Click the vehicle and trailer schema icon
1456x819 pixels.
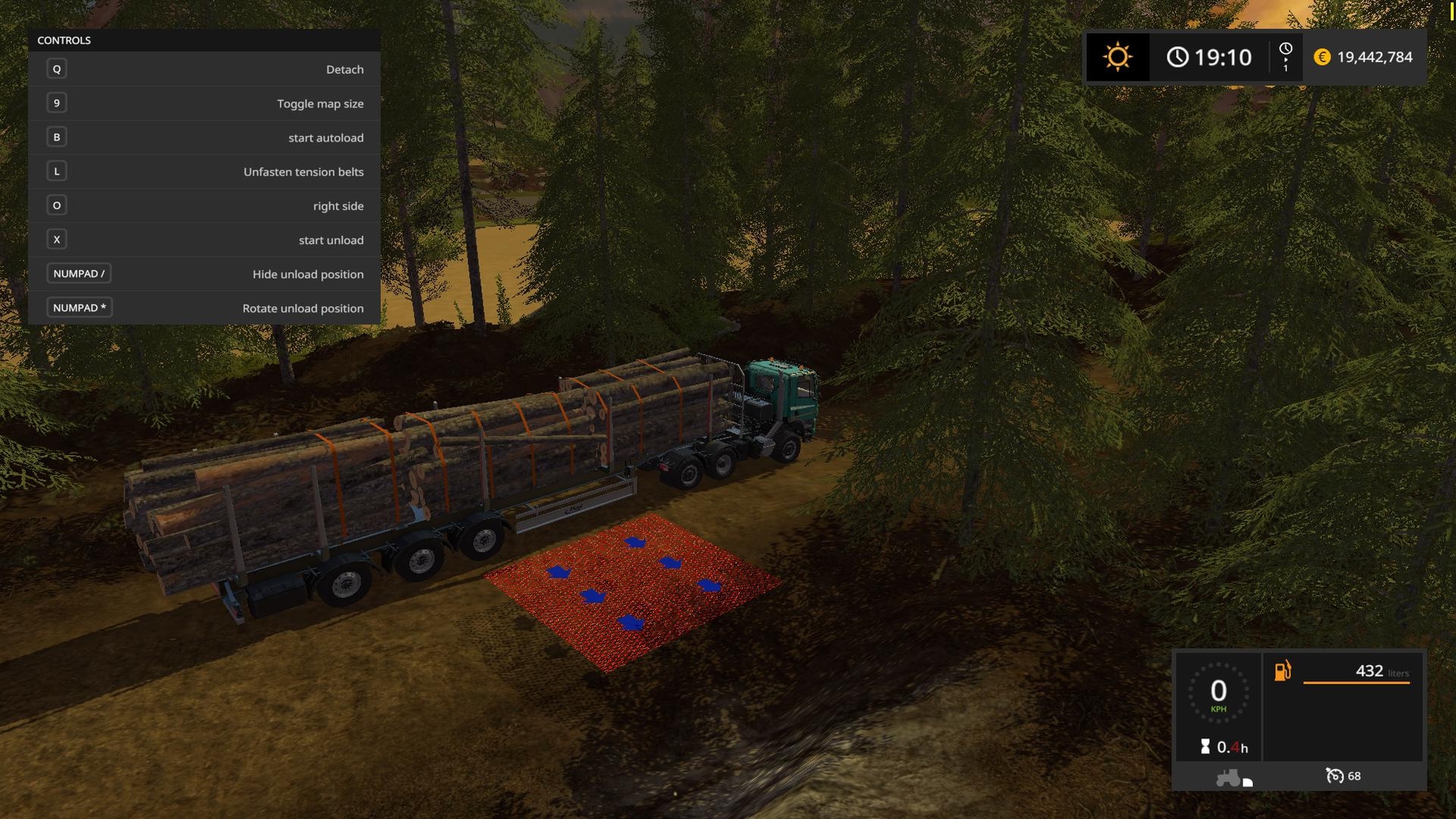(x=1234, y=778)
